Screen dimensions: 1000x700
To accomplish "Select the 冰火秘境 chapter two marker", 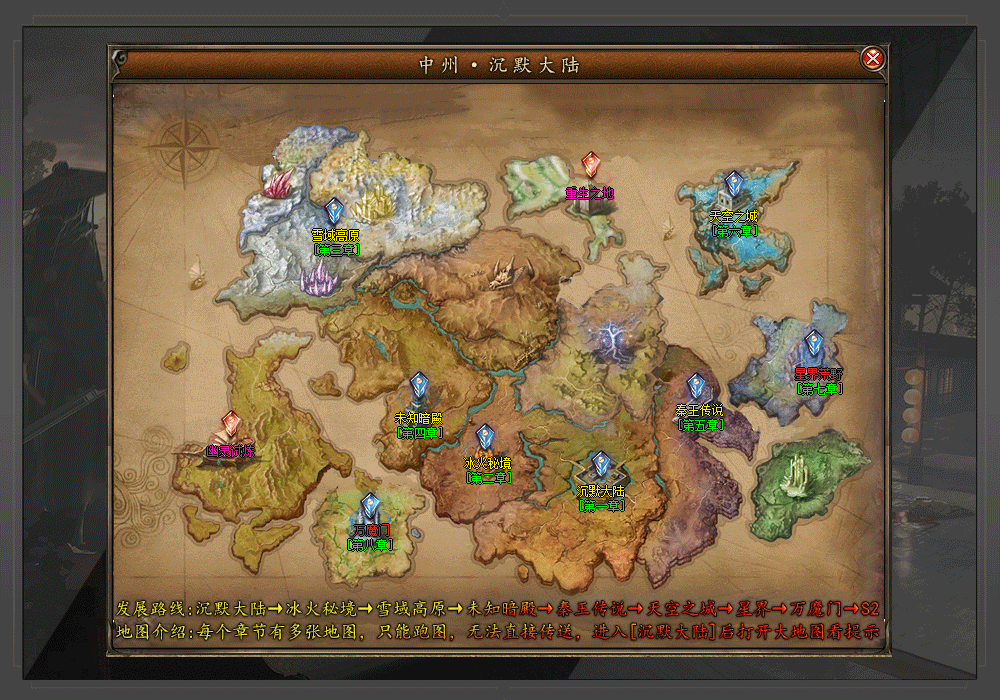I will [x=486, y=438].
